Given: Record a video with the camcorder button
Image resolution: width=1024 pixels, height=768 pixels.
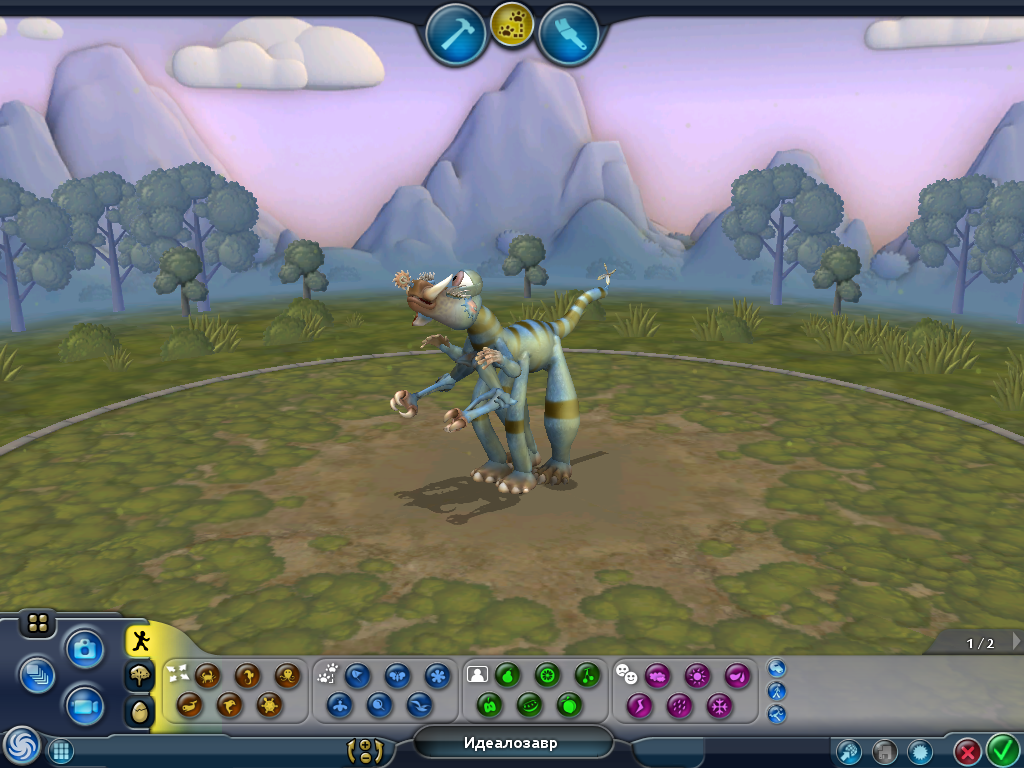Looking at the screenshot, I should click(x=85, y=707).
